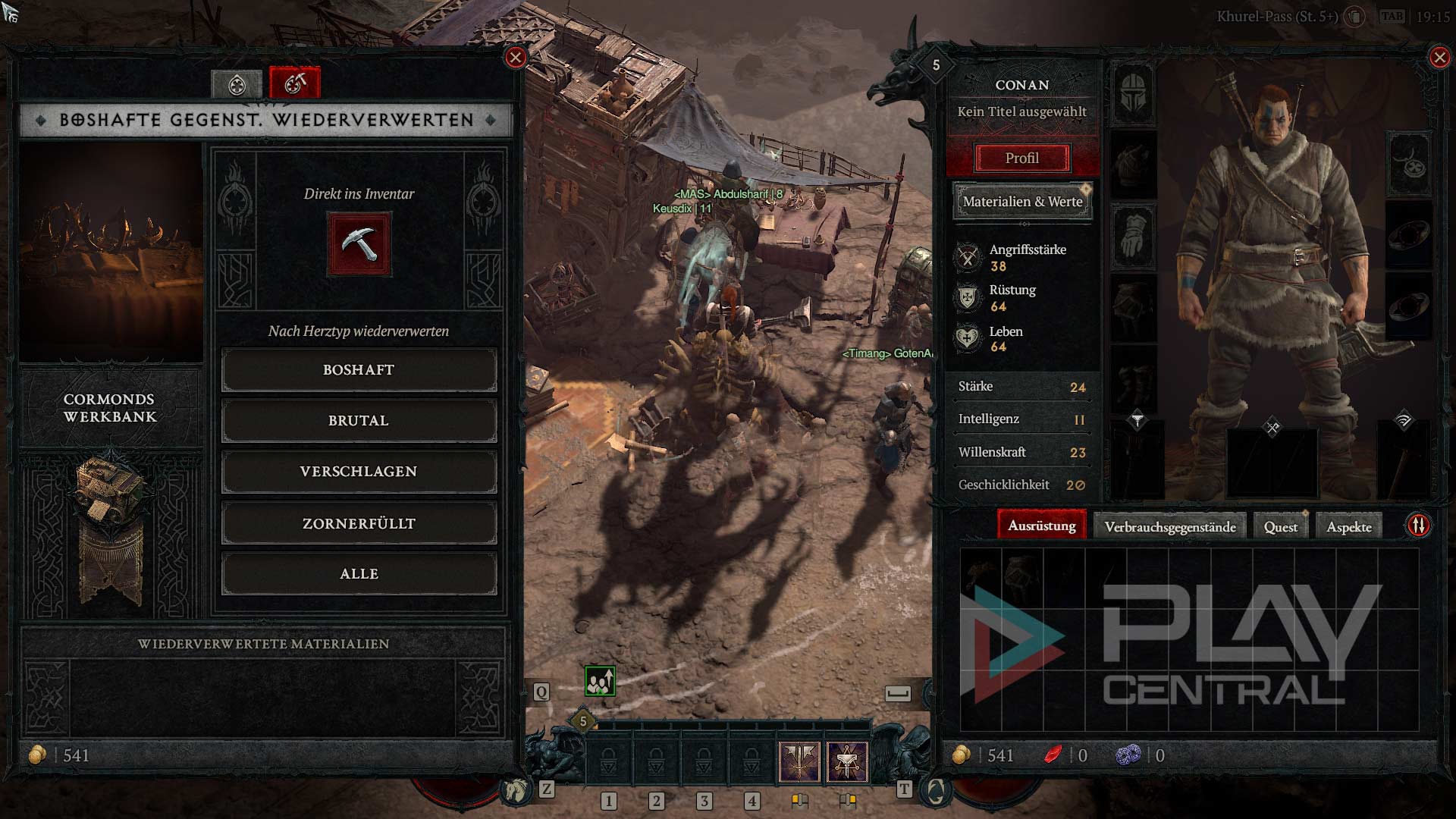Close the character inventory panel
The height and width of the screenshot is (819, 1456).
[1439, 57]
